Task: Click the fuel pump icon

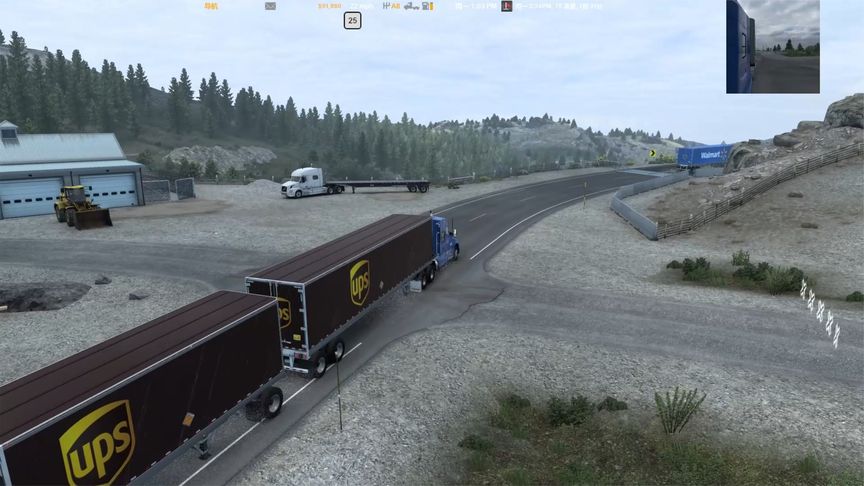Action: pos(427,6)
